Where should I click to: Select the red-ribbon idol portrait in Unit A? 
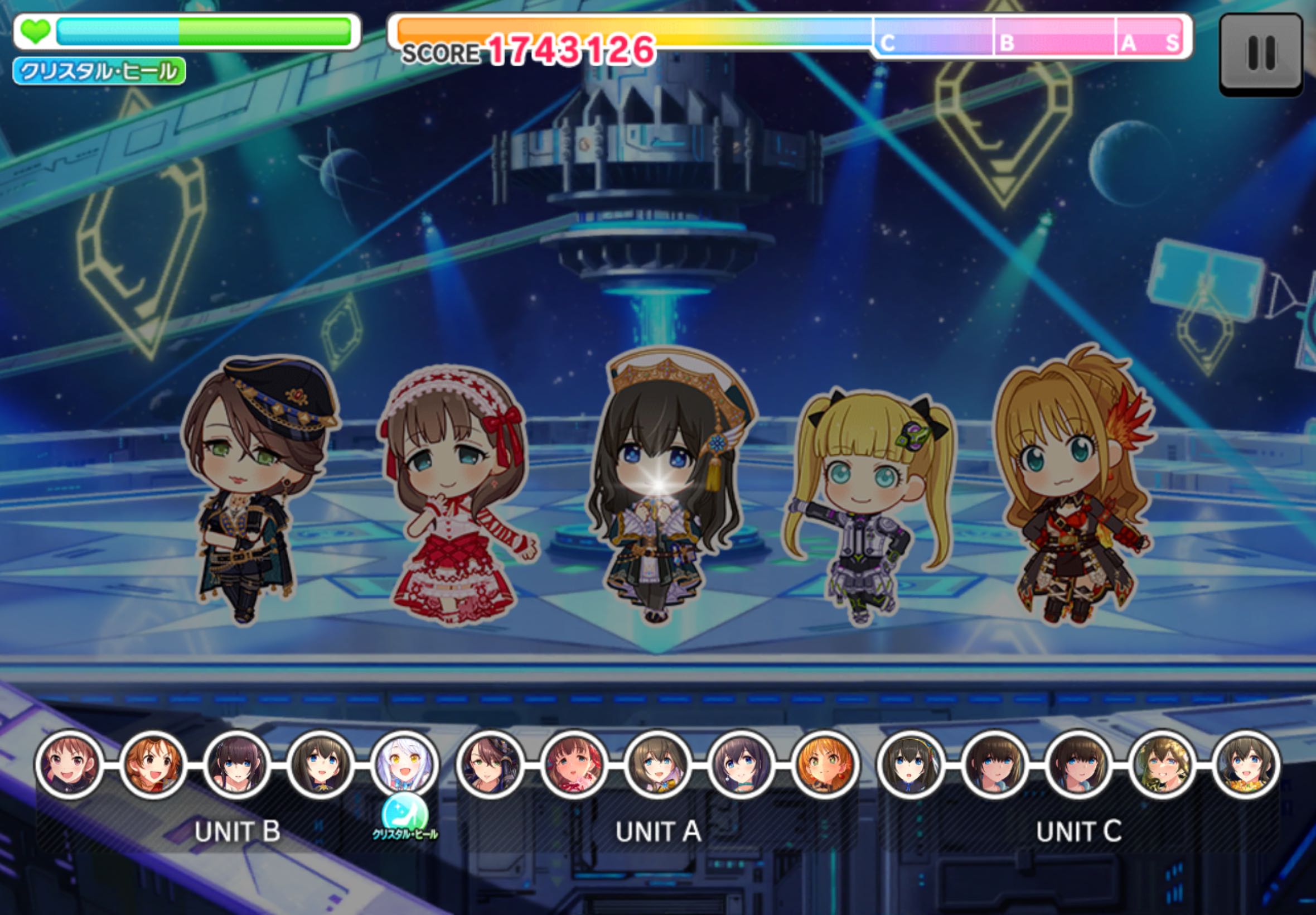(573, 765)
